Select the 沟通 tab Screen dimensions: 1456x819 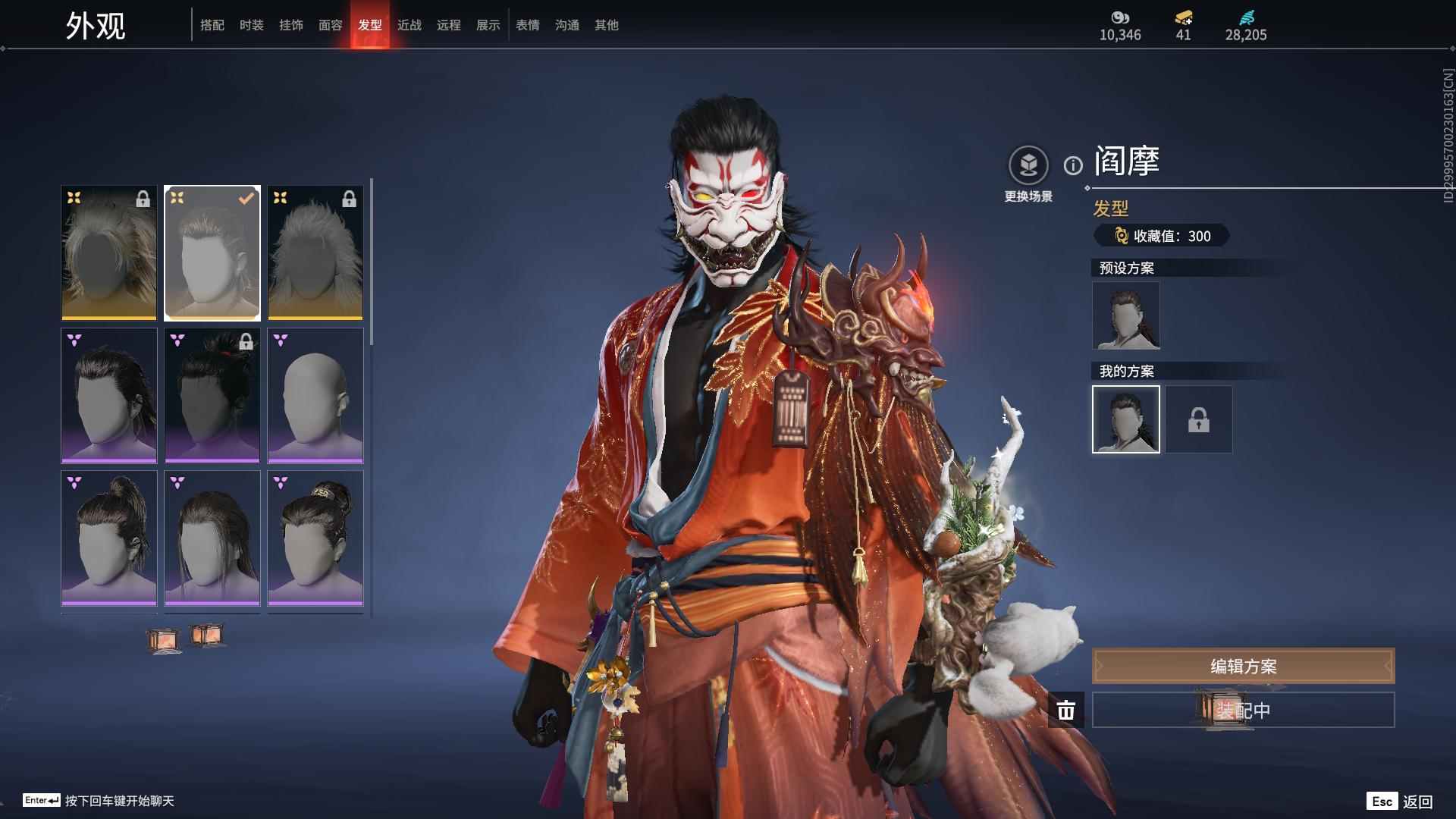(x=567, y=25)
